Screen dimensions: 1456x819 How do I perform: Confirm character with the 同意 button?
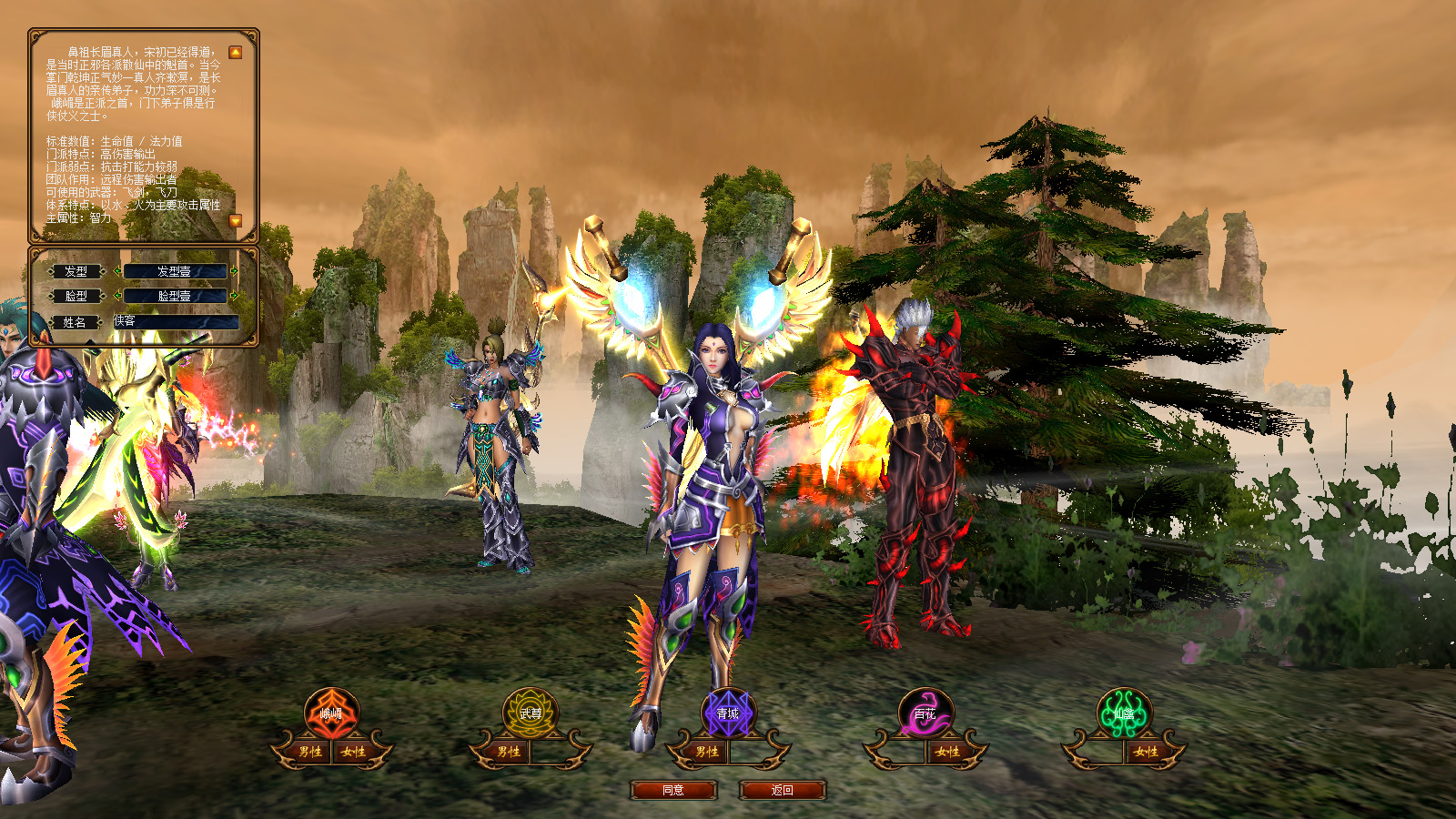point(673,790)
